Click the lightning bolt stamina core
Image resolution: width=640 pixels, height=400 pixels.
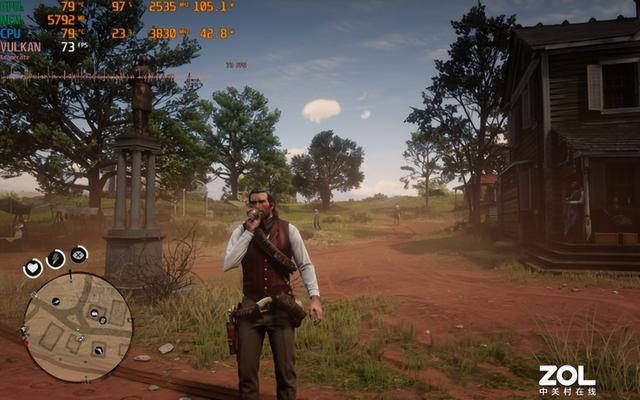point(56,259)
